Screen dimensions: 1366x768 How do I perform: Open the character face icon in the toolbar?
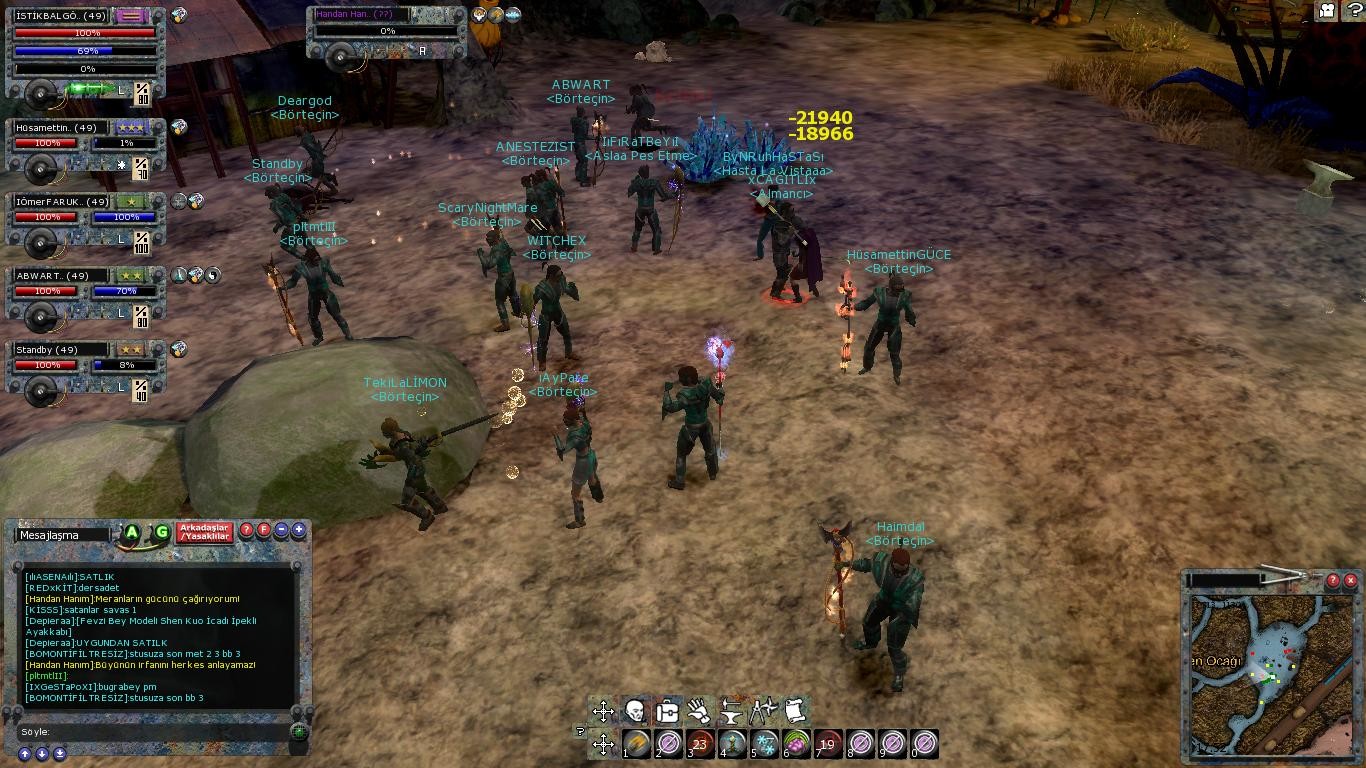coord(635,711)
